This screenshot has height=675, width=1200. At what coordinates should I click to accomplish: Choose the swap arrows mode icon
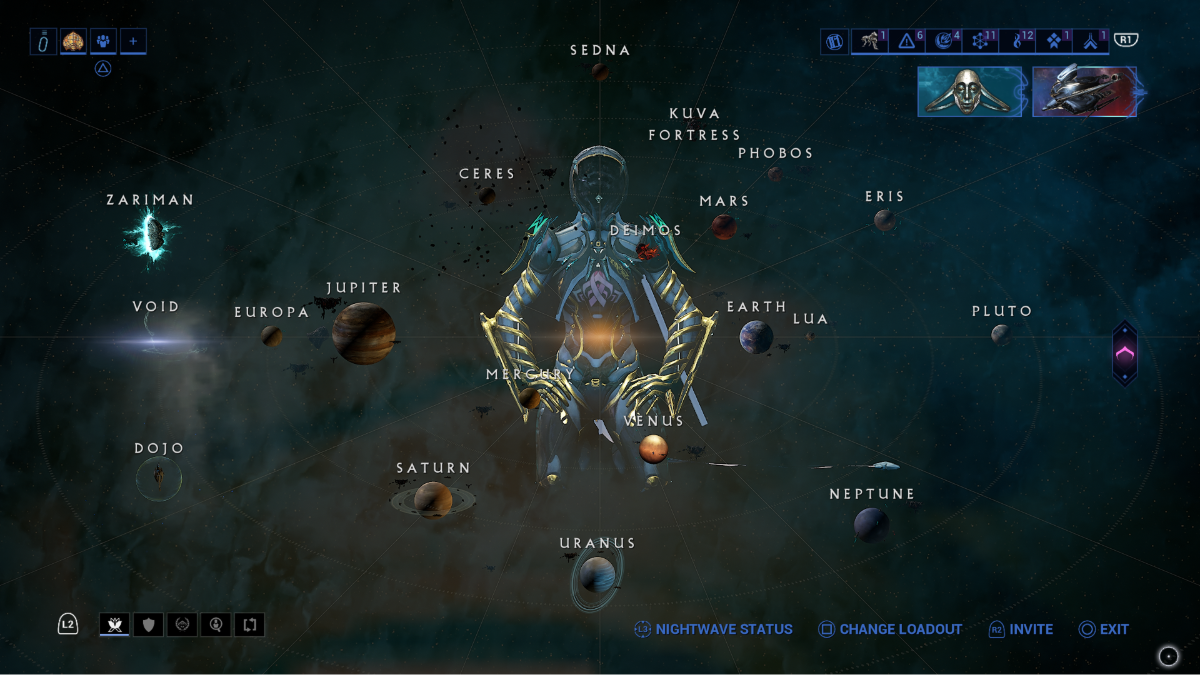[x=250, y=625]
